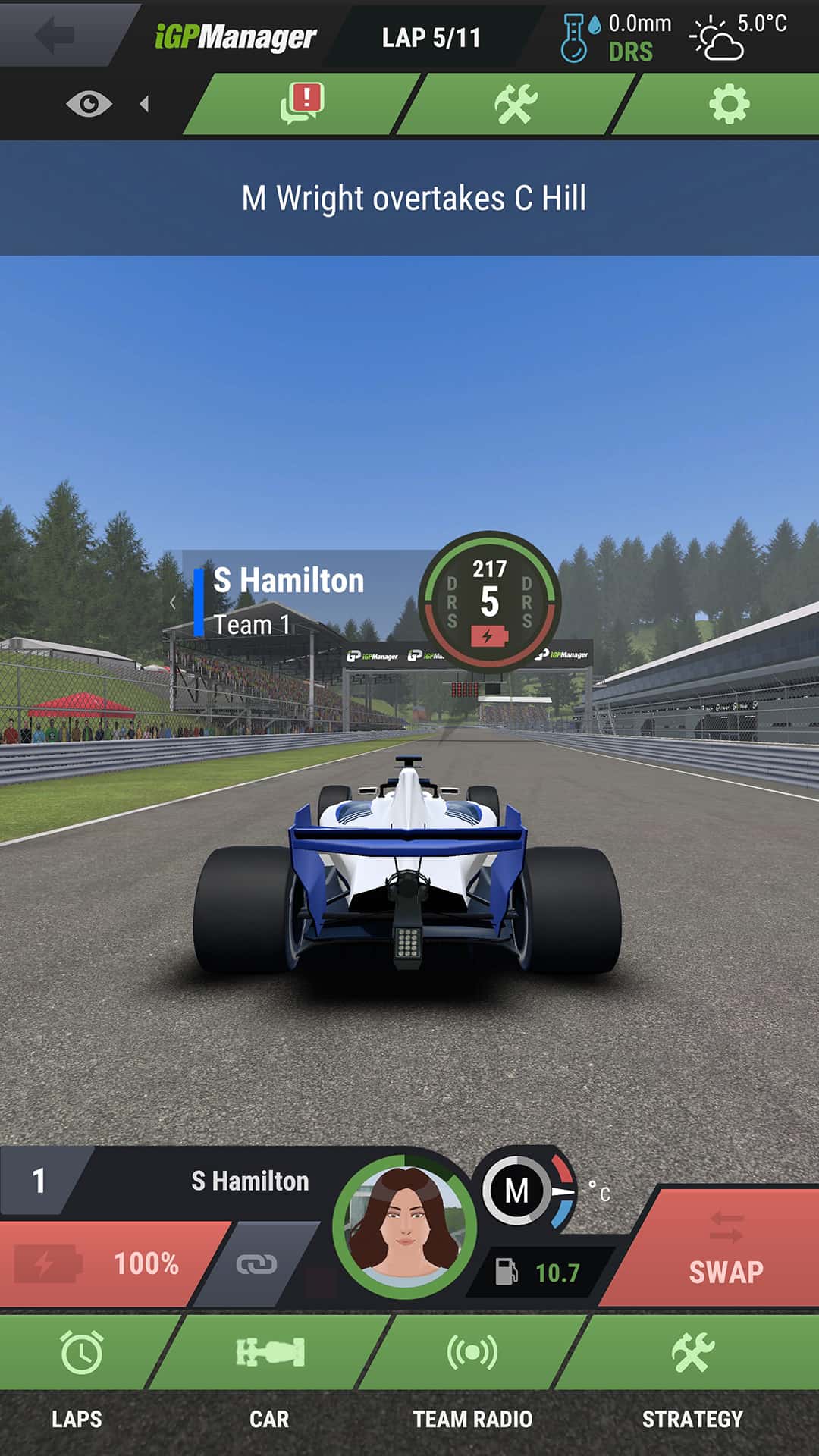
Task: Open the wrench and screwdriver tab at top
Action: click(x=516, y=104)
